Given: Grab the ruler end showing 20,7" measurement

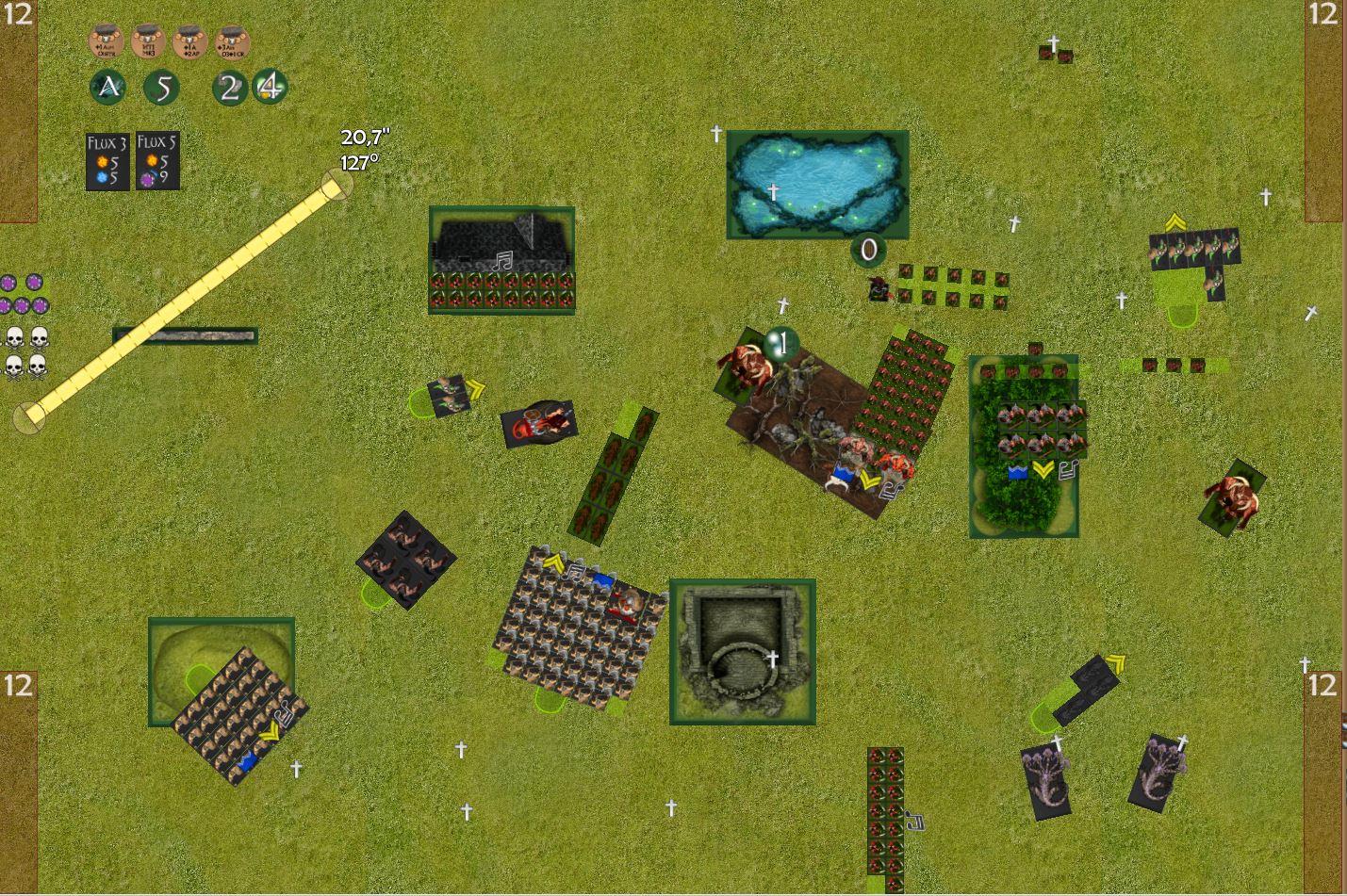Looking at the screenshot, I should tap(336, 185).
